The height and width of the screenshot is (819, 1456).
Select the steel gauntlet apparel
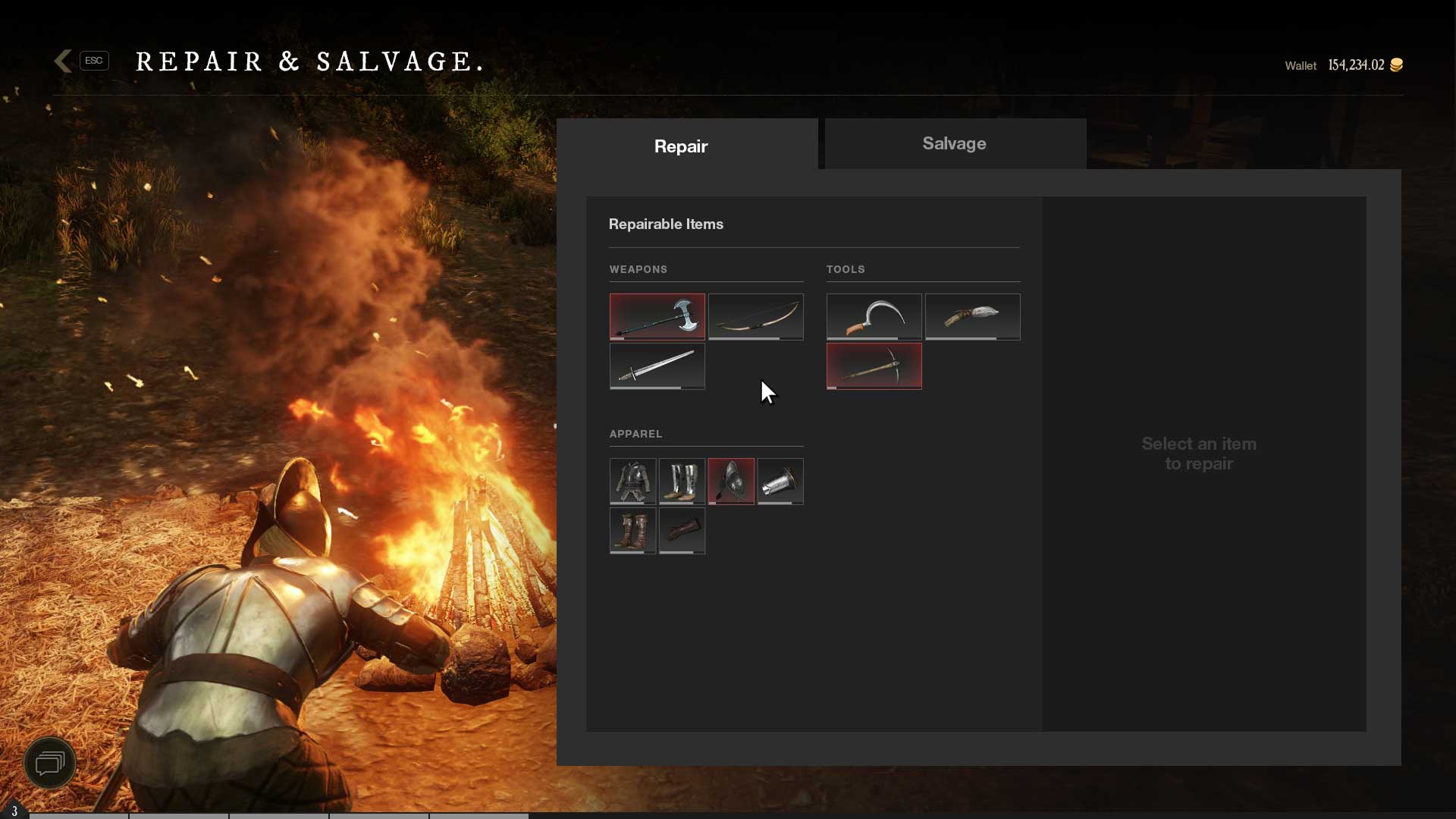point(780,481)
